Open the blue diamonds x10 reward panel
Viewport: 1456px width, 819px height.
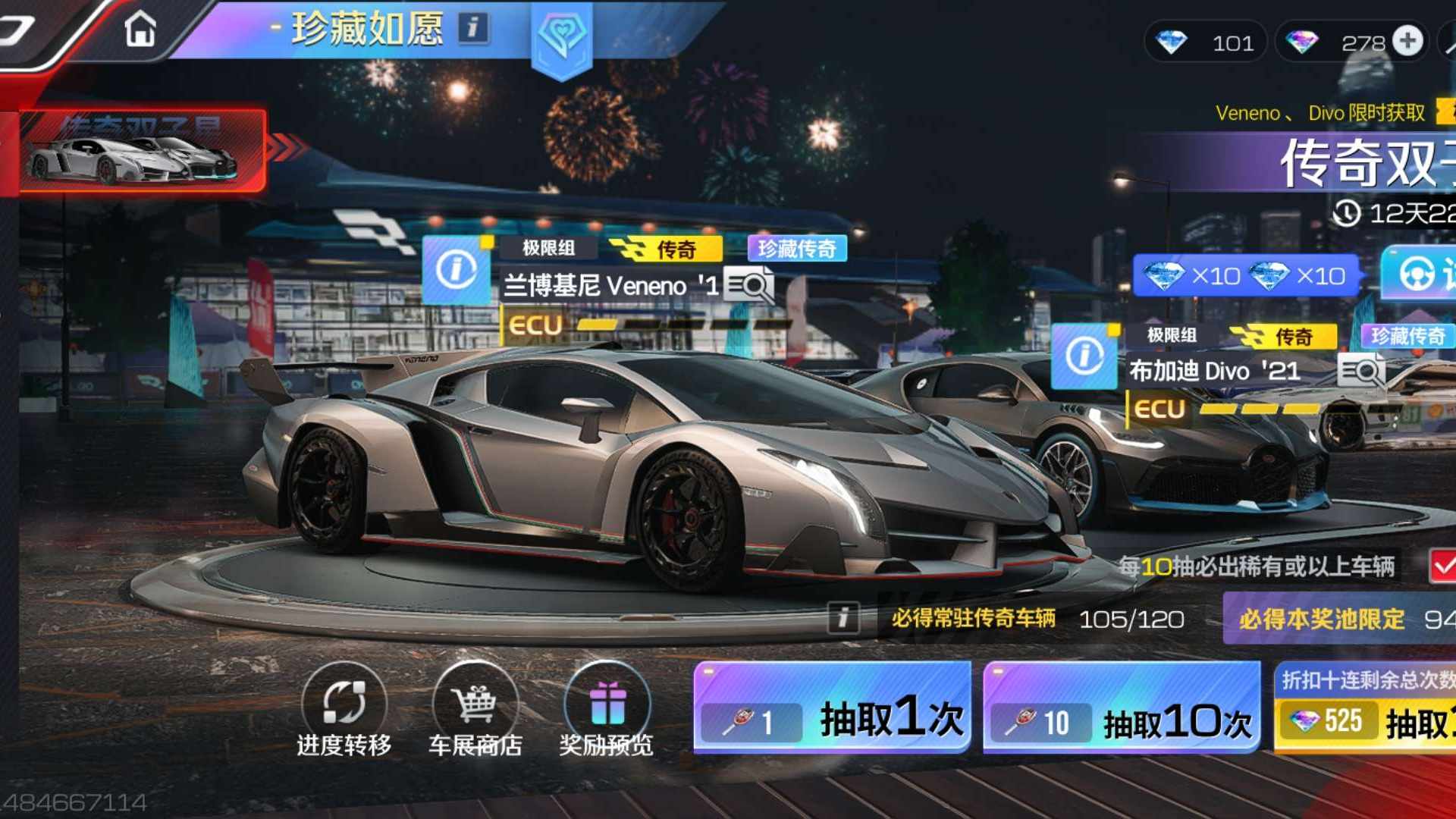tap(1245, 275)
